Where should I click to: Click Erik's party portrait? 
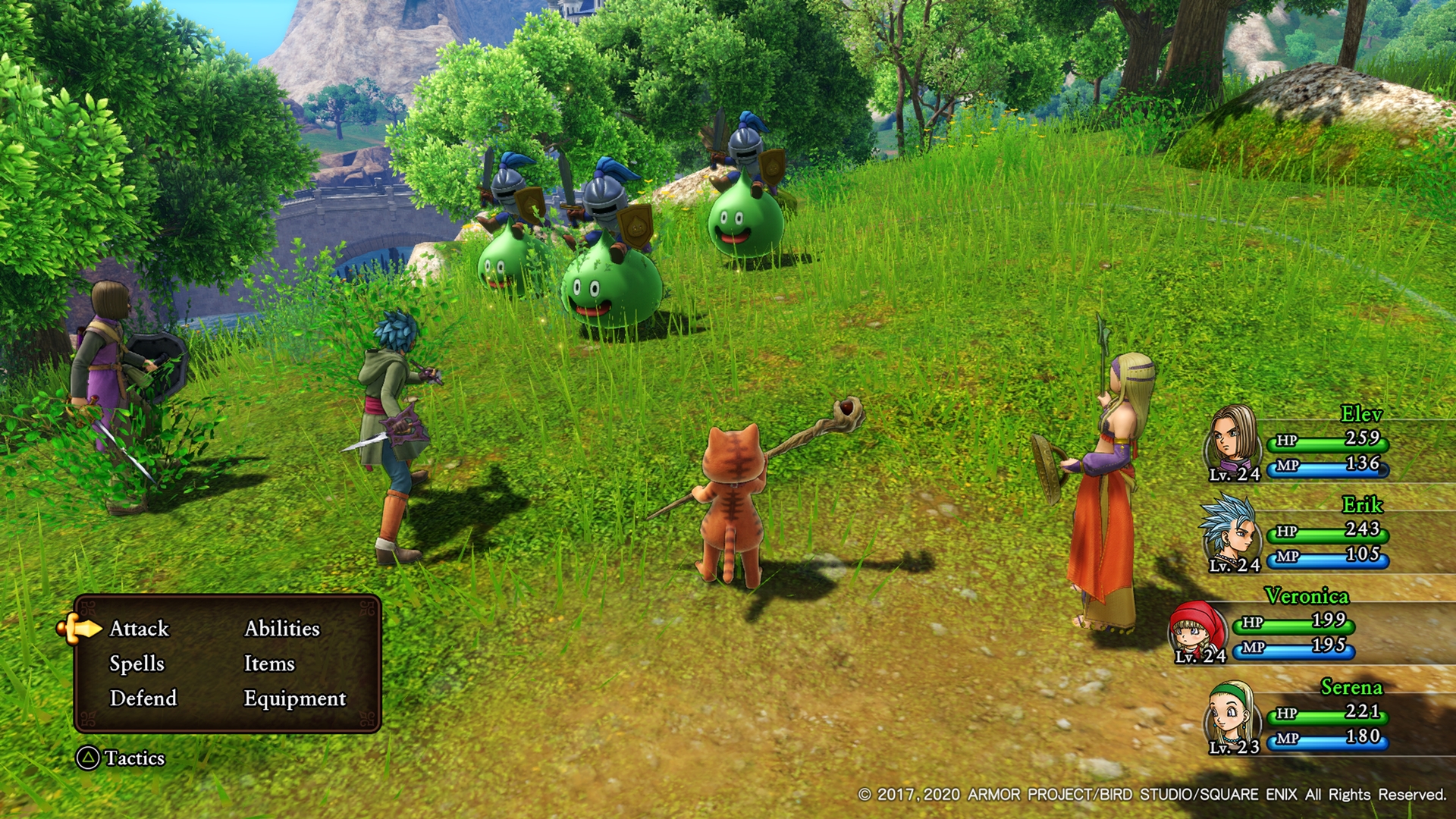point(1230,532)
